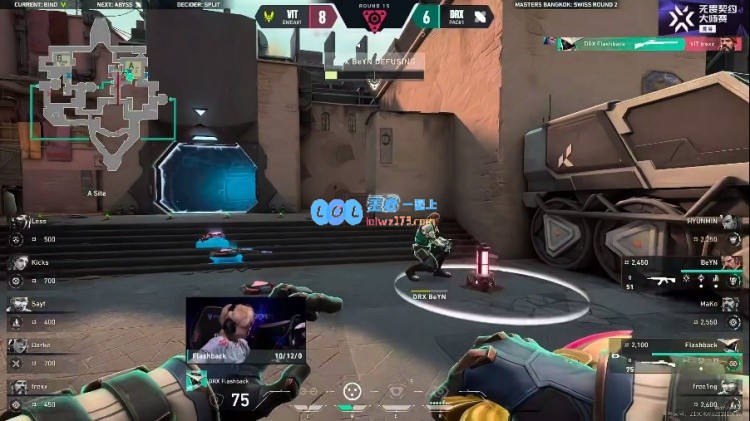
Task: Click the Masters Bangkok tournament logo
Action: (702, 17)
